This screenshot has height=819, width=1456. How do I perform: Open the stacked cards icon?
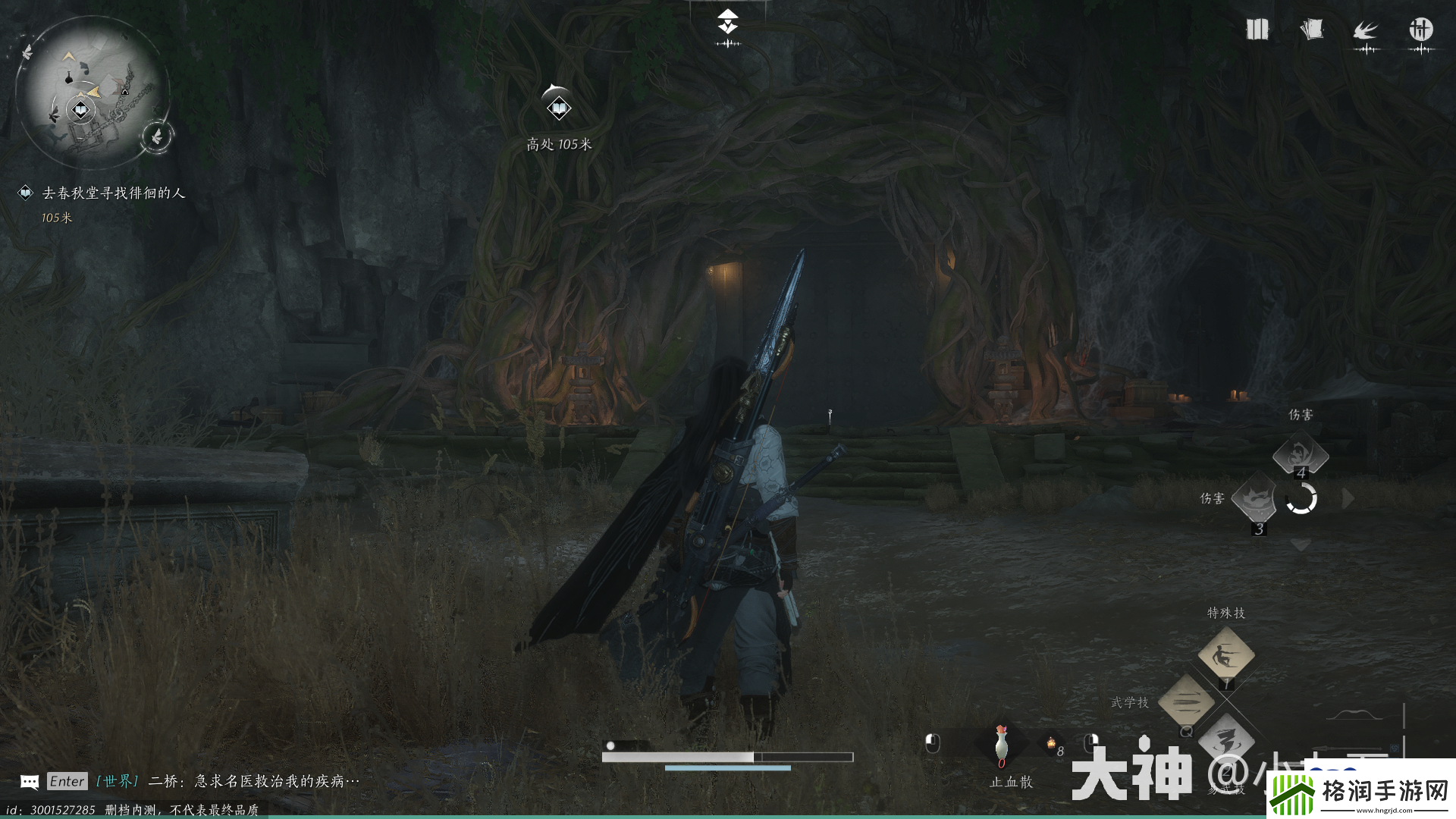point(1311,30)
